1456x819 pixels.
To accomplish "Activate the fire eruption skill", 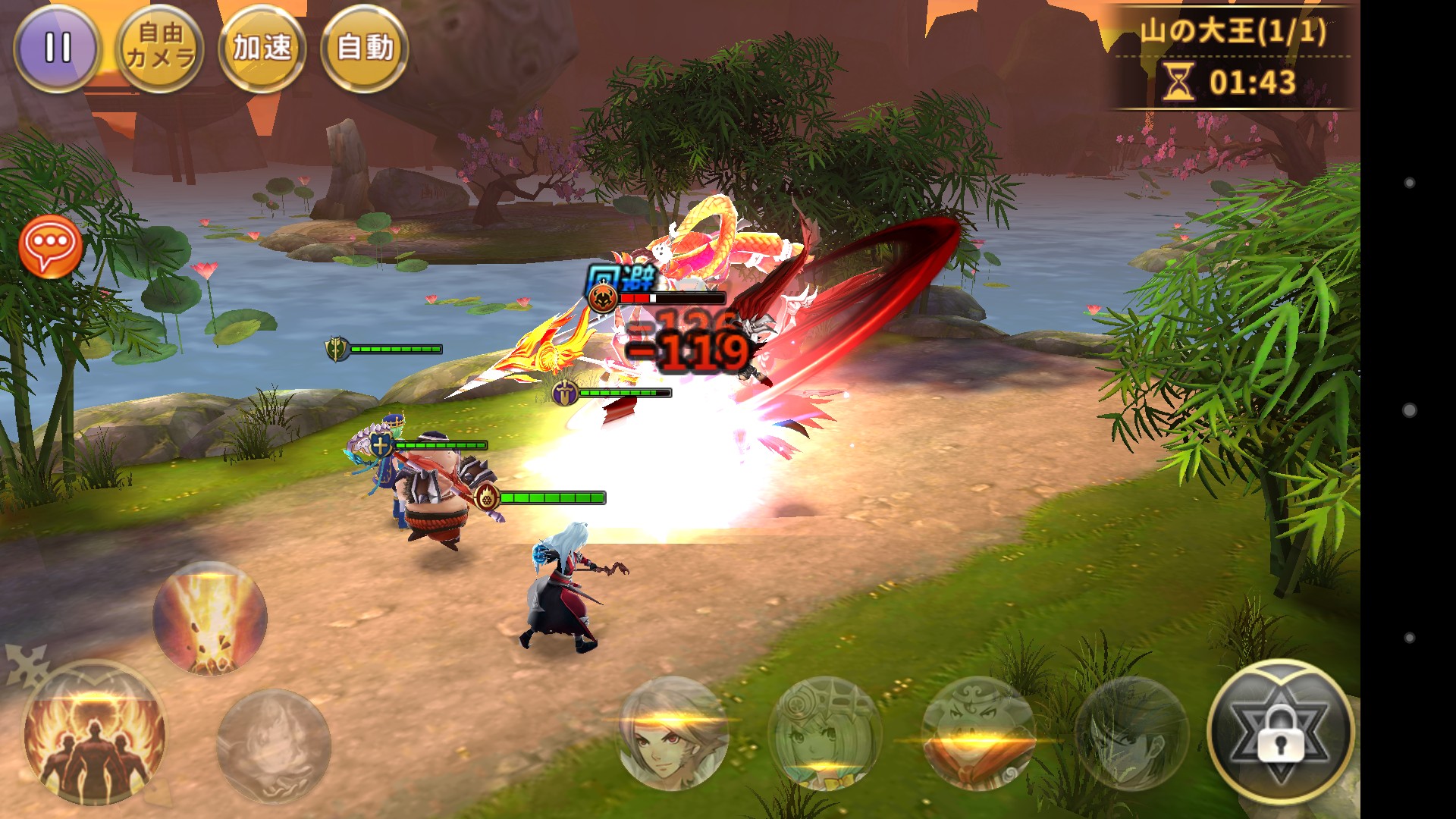I will coord(209,617).
